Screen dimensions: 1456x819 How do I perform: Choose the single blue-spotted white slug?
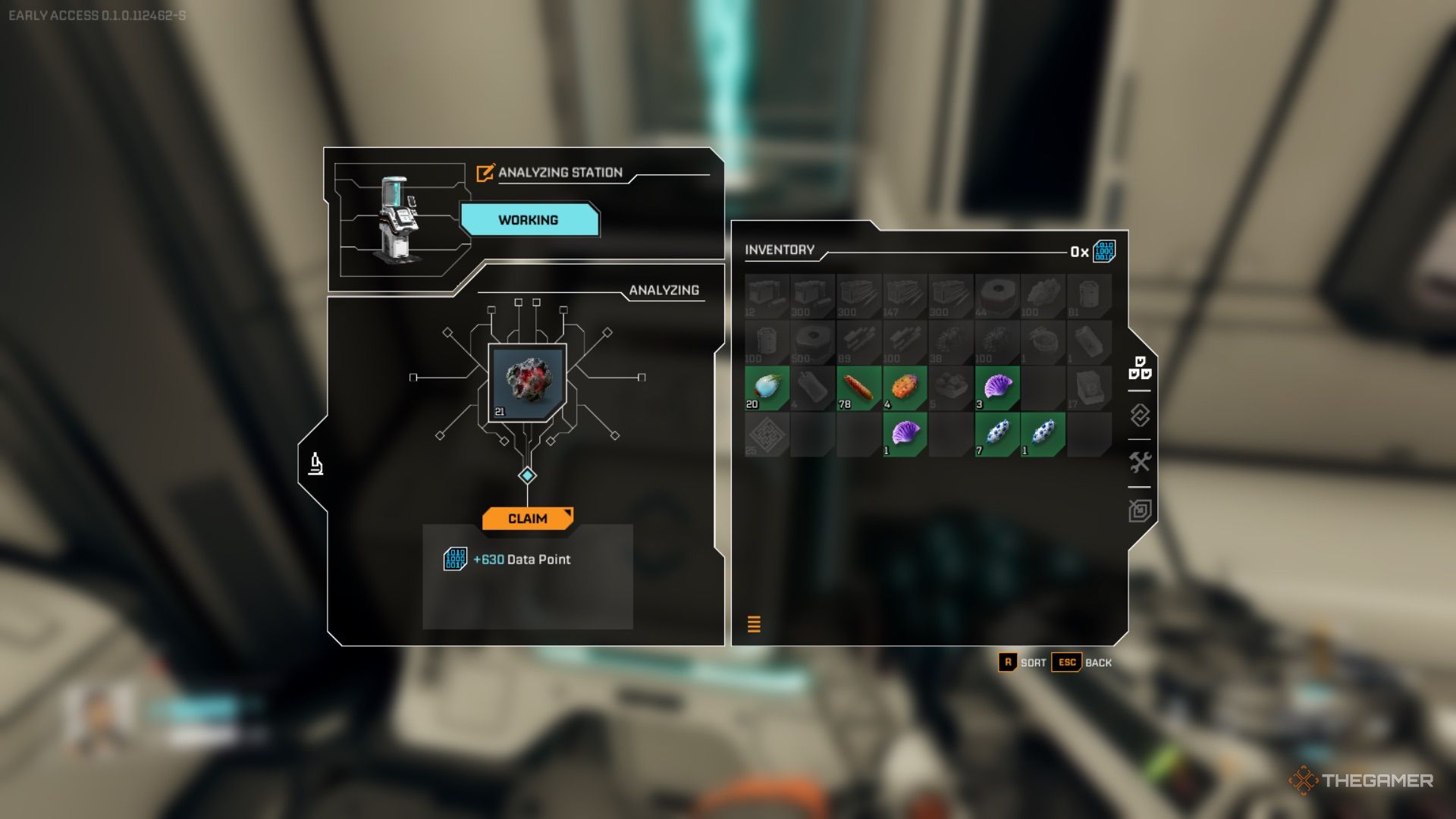tap(1043, 434)
